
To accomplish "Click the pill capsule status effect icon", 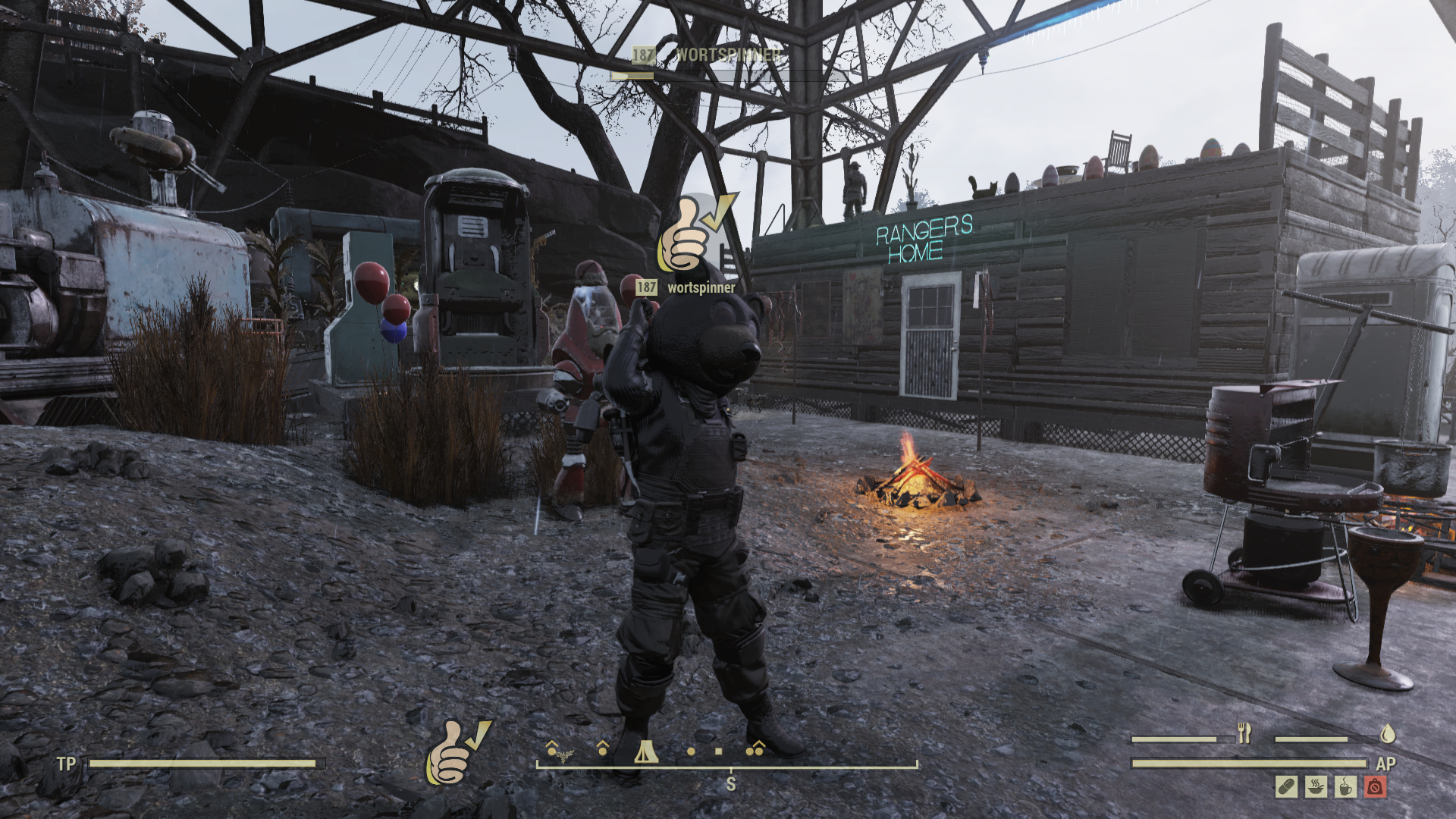I will (x=1286, y=787).
